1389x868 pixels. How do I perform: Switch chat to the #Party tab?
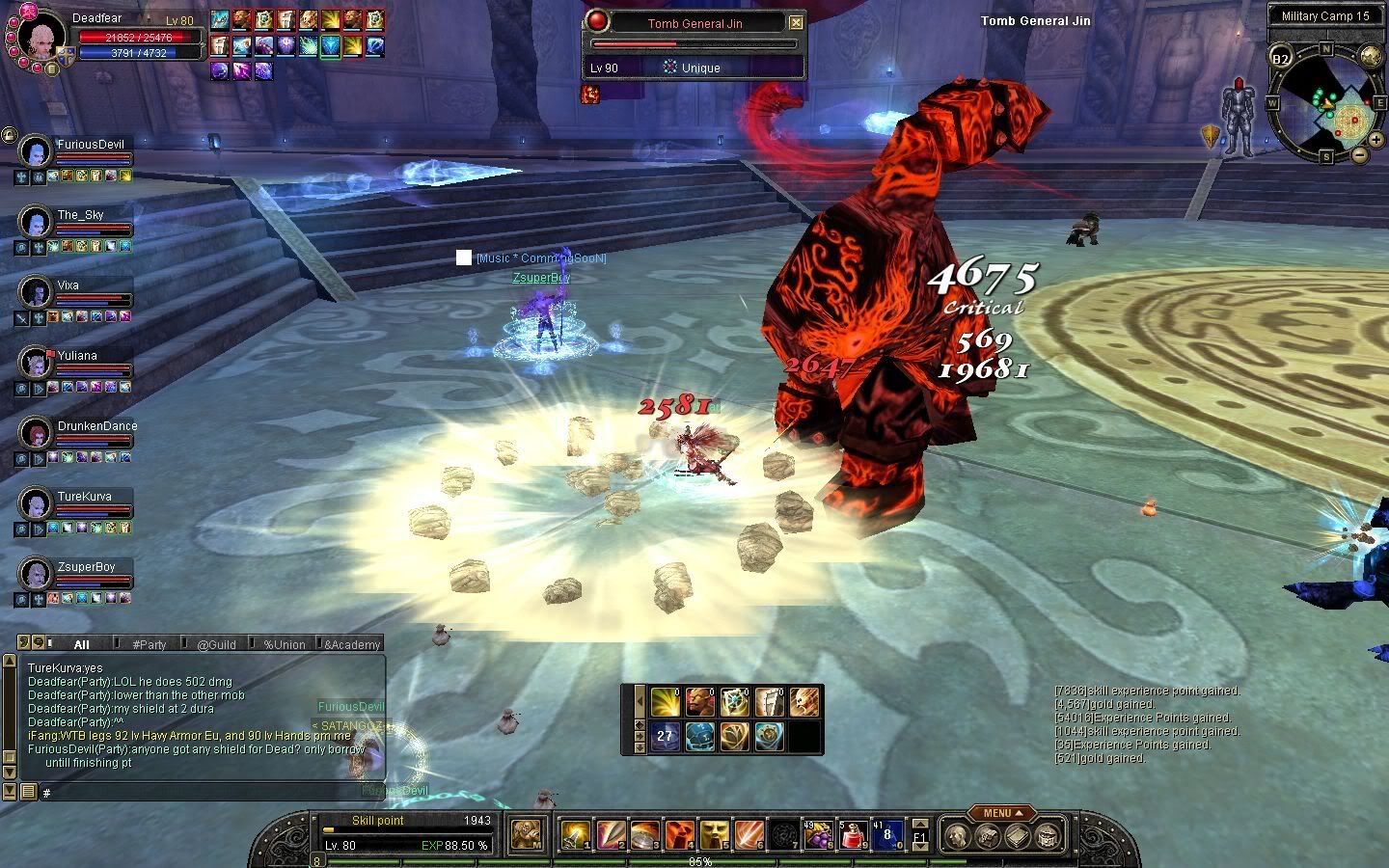(150, 644)
